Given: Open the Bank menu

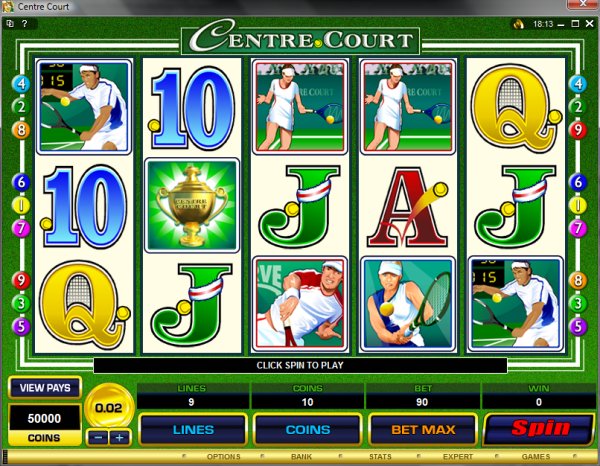Looking at the screenshot, I should (298, 458).
